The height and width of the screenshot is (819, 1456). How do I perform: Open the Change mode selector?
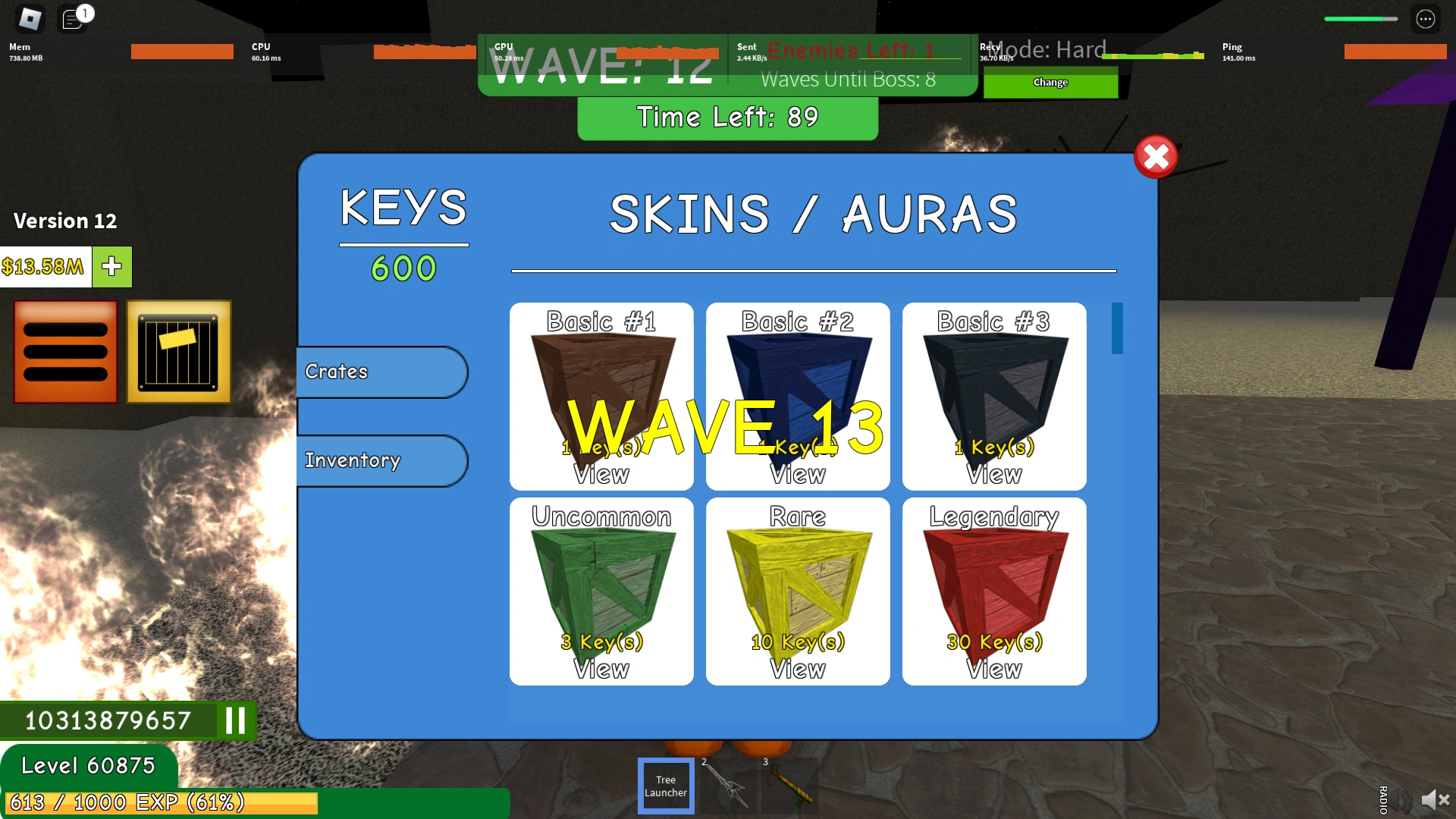pos(1050,83)
